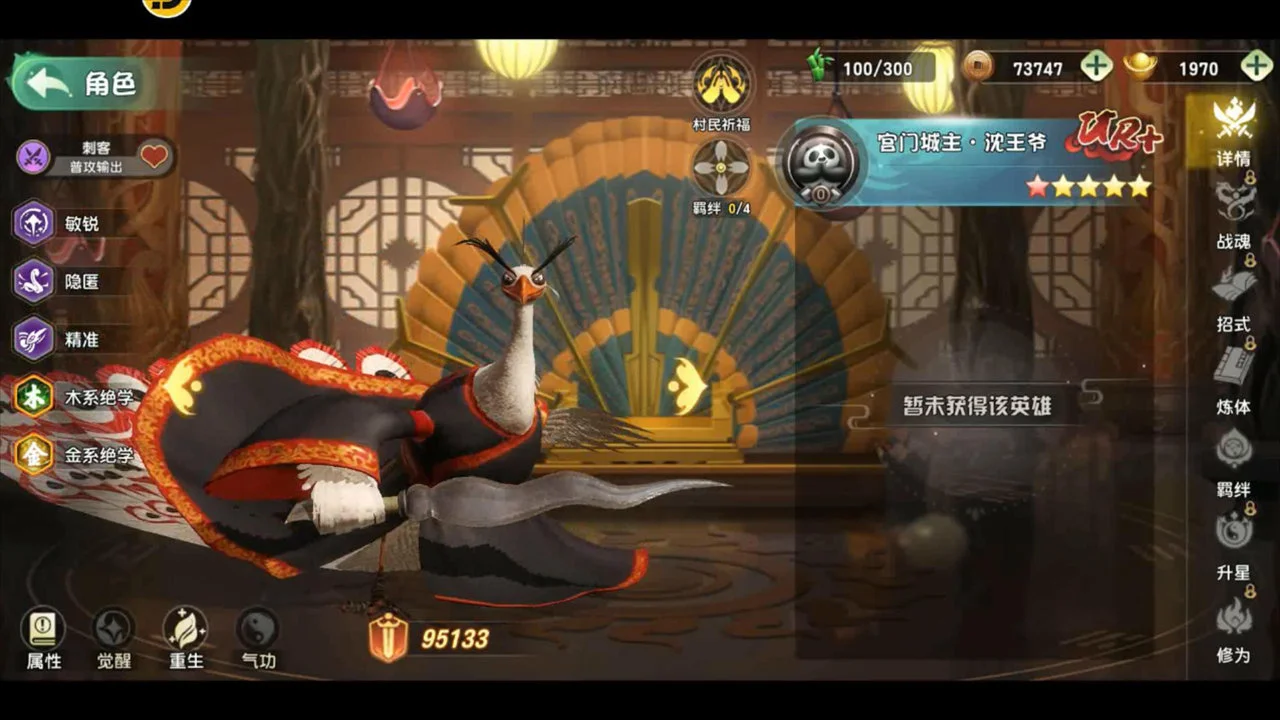Toggle the red heart favorite icon
1280x720 pixels.
tap(153, 156)
